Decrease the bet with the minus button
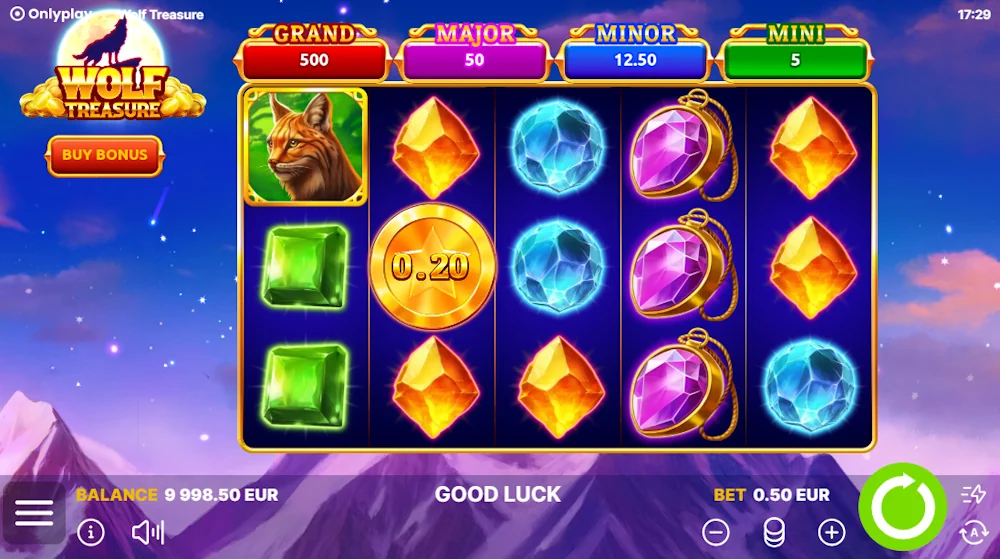Viewport: 1000px width, 559px height. [716, 532]
